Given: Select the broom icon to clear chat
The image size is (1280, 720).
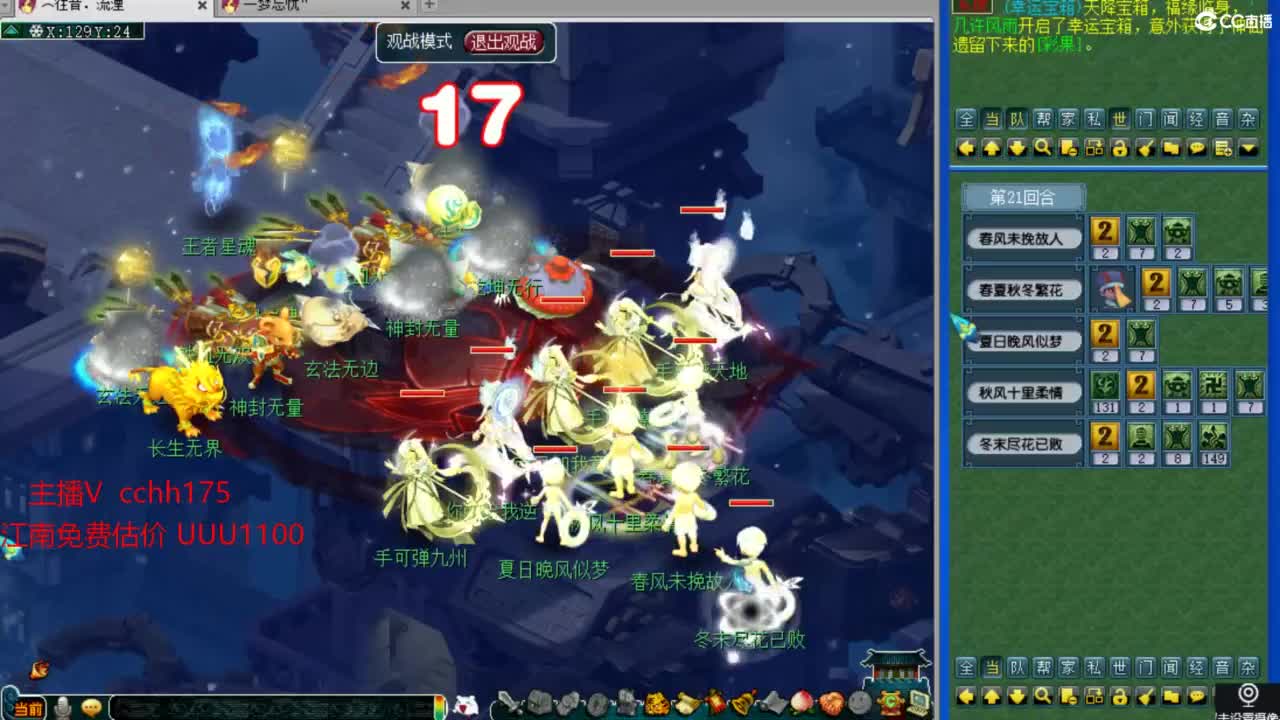Looking at the screenshot, I should (1147, 148).
